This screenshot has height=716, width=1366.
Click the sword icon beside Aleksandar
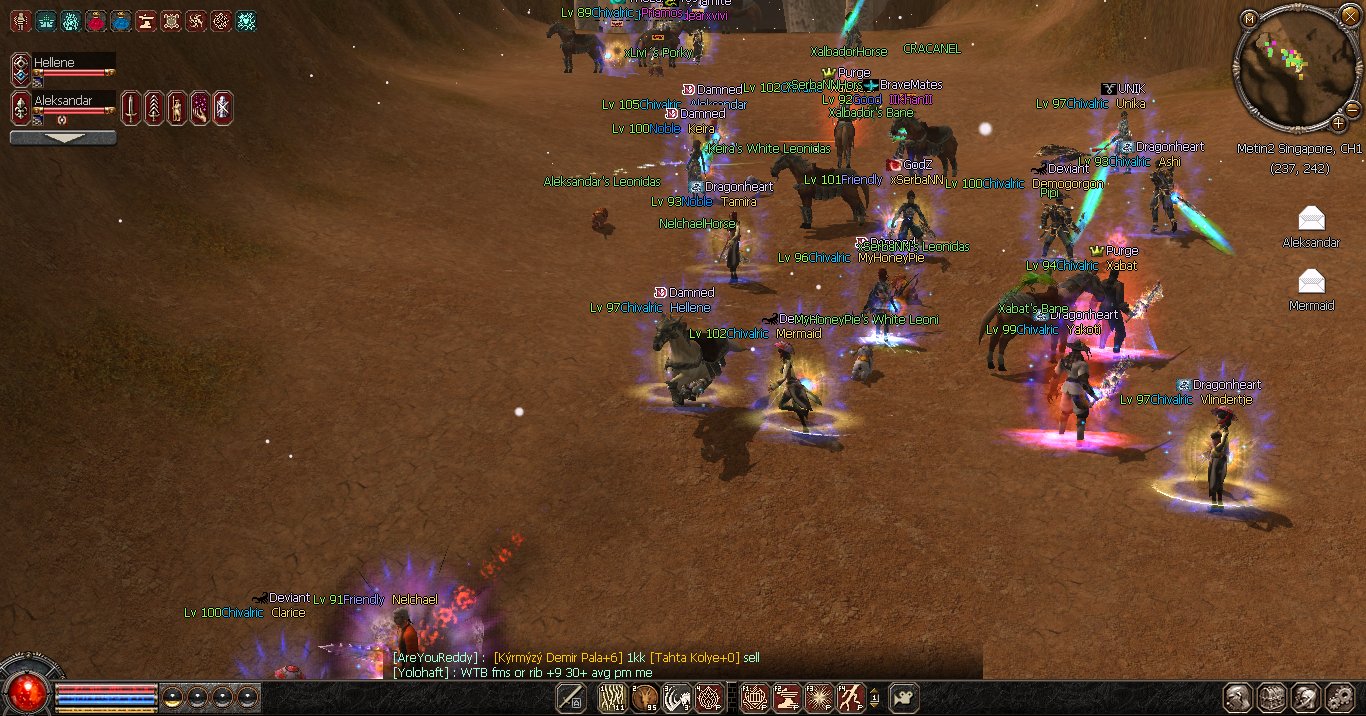pos(131,107)
